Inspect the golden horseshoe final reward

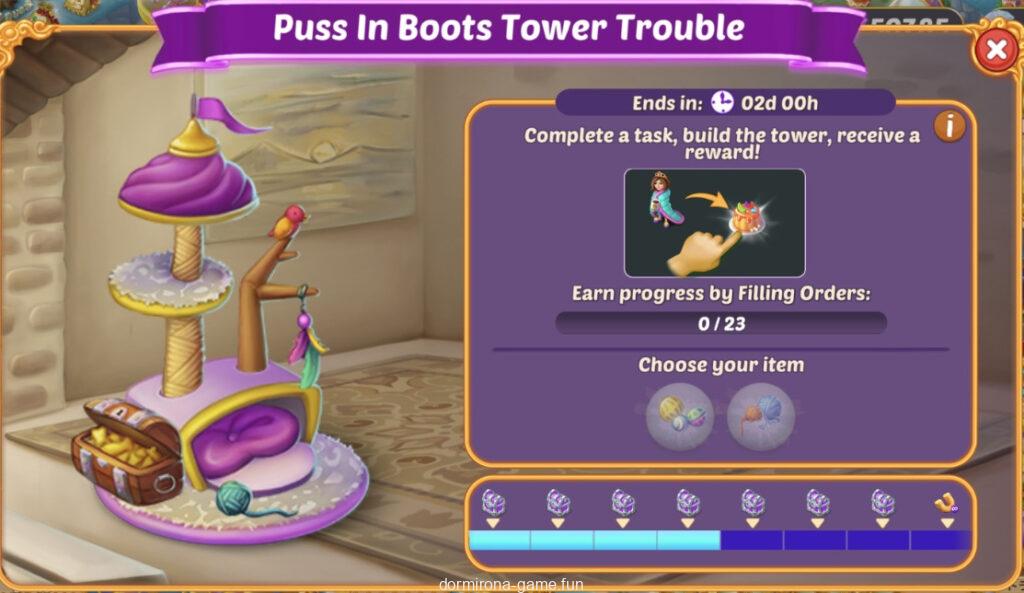click(945, 503)
